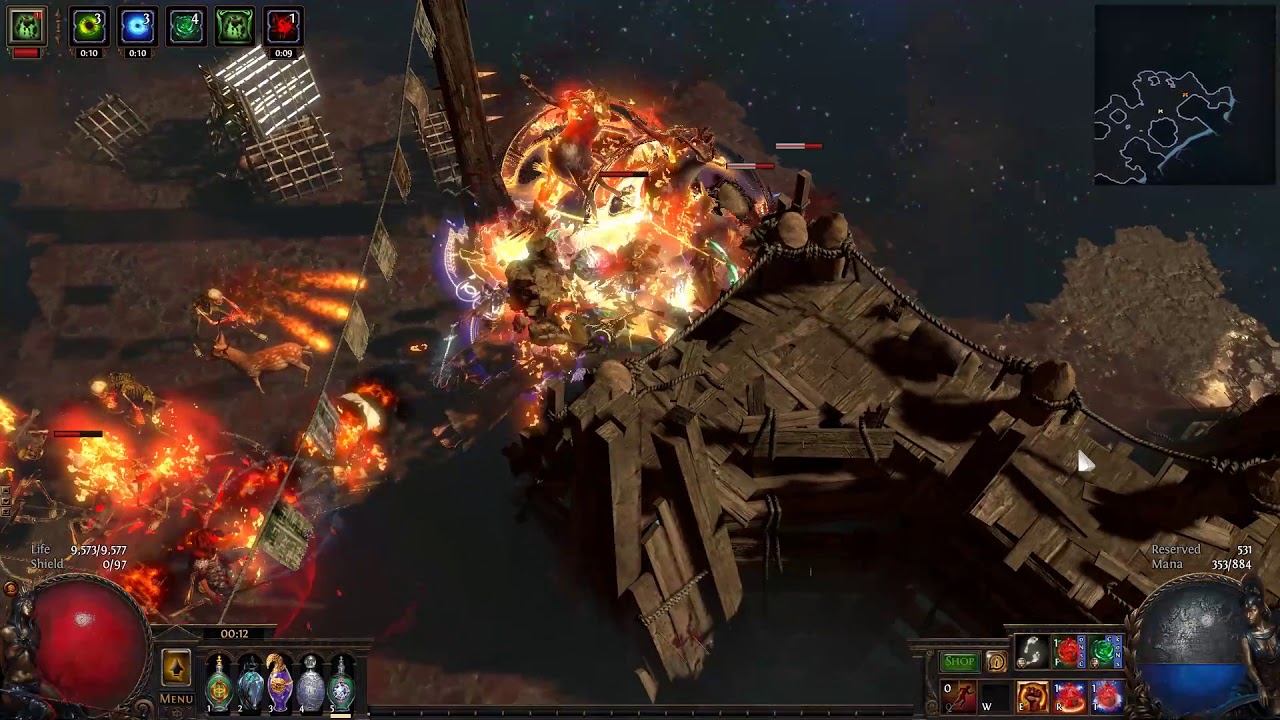1280x720 pixels.
Task: Click the Menu button
Action: 176,699
